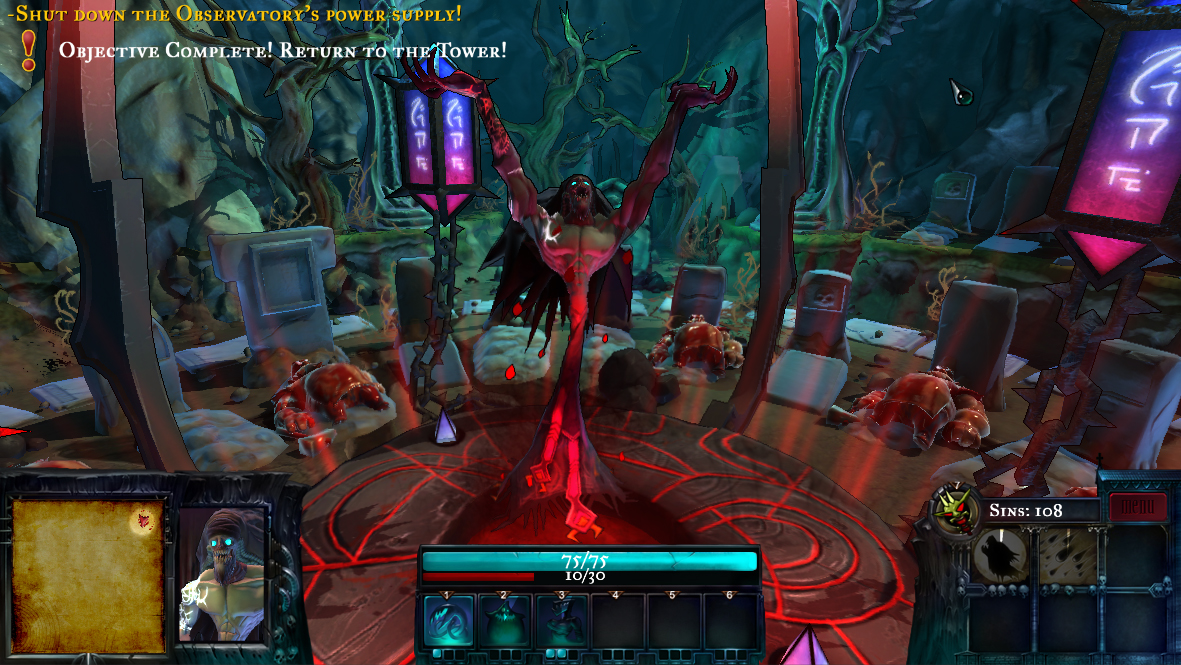
Task: Click the green horned demon emblem
Action: 953,509
